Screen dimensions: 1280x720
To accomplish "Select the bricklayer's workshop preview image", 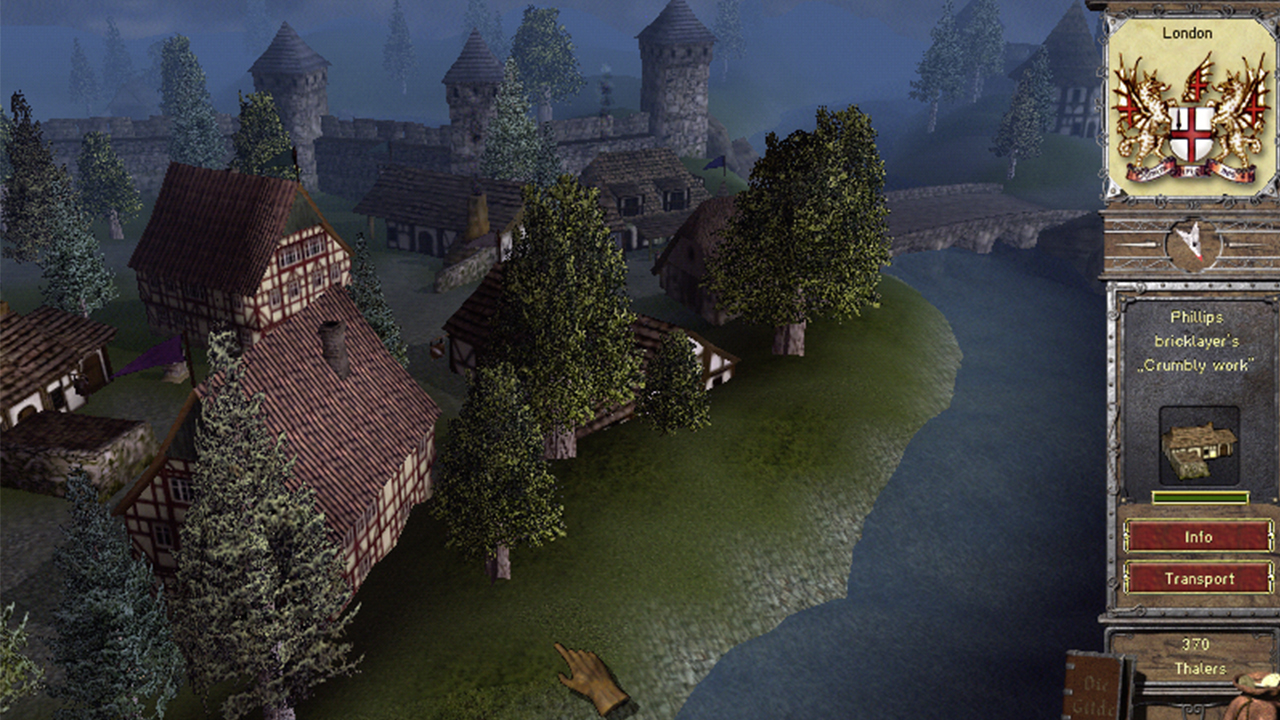I will pos(1197,445).
